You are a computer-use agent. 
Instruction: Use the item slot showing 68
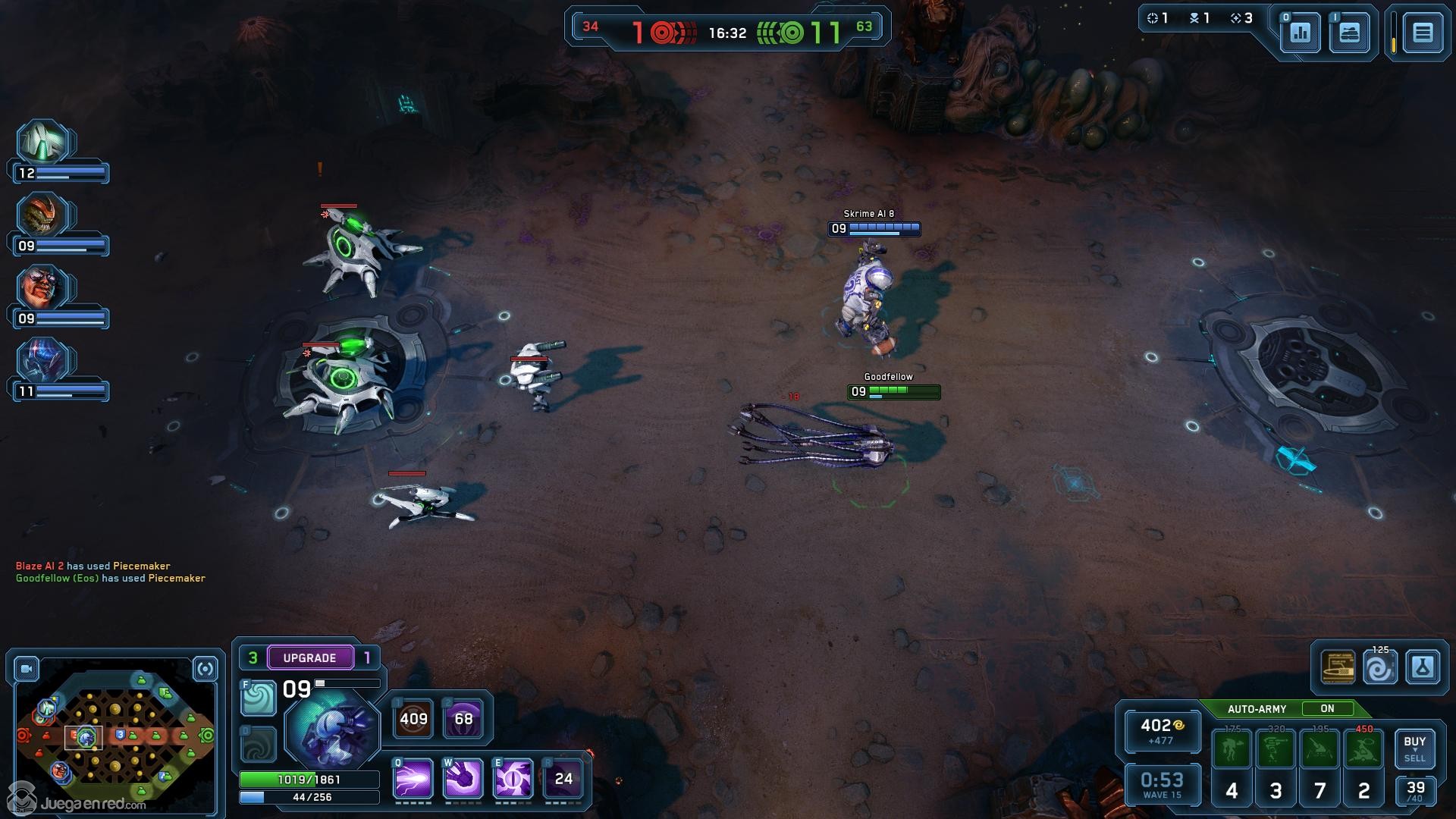pyautogui.click(x=463, y=718)
